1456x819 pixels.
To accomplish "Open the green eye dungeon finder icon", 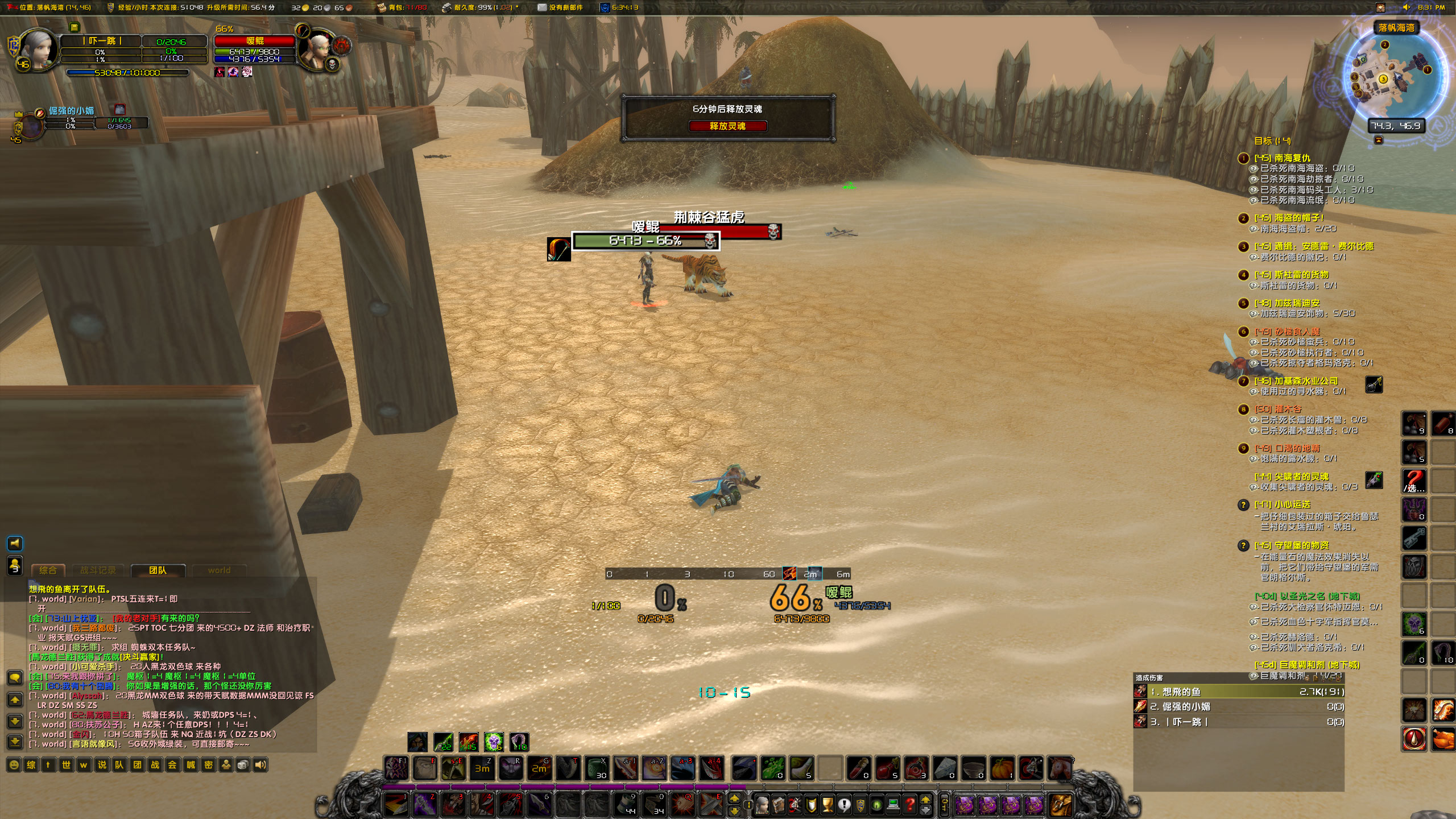I will pyautogui.click(x=876, y=806).
